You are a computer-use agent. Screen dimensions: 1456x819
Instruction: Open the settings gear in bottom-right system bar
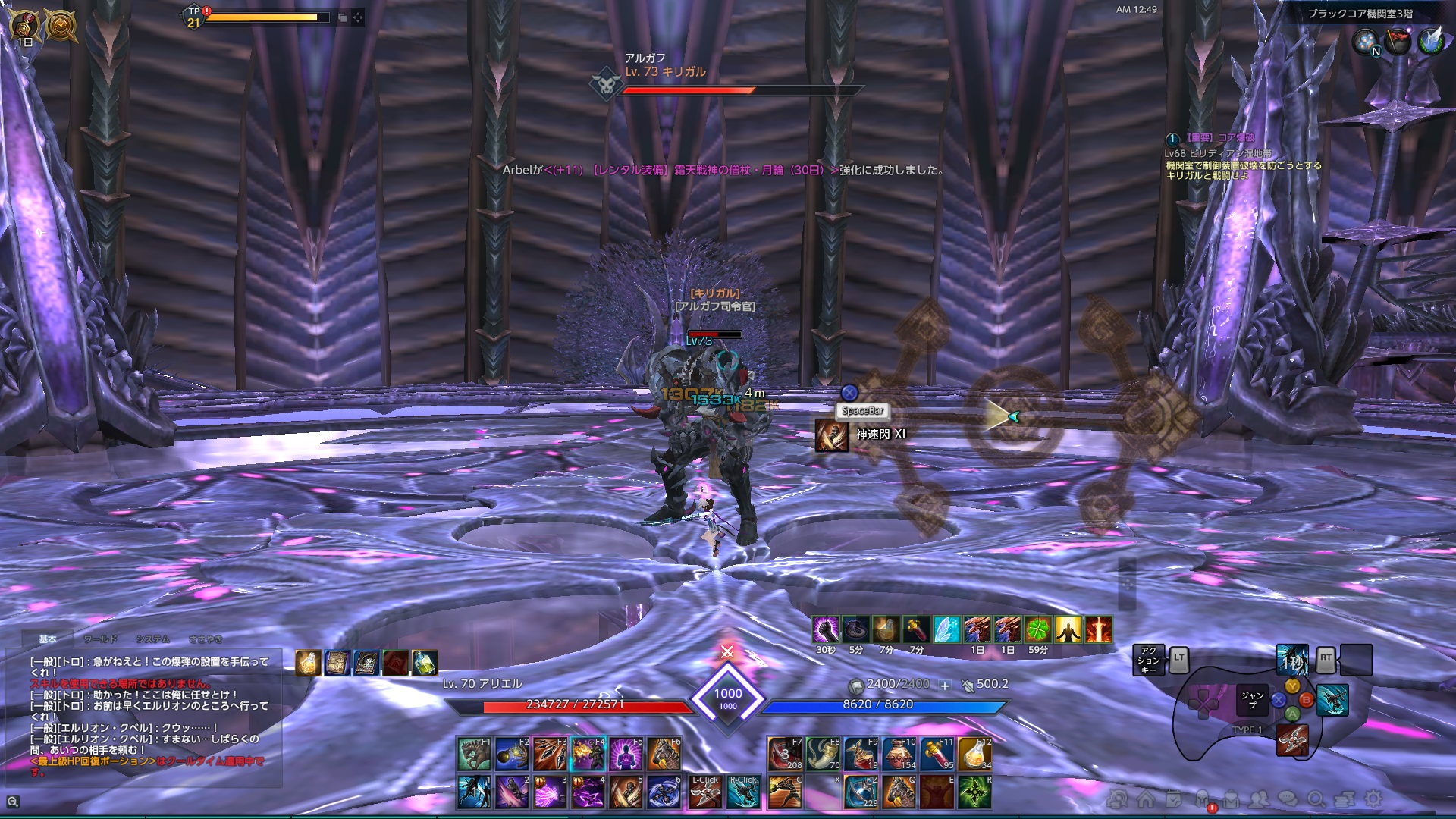pyautogui.click(x=1373, y=799)
